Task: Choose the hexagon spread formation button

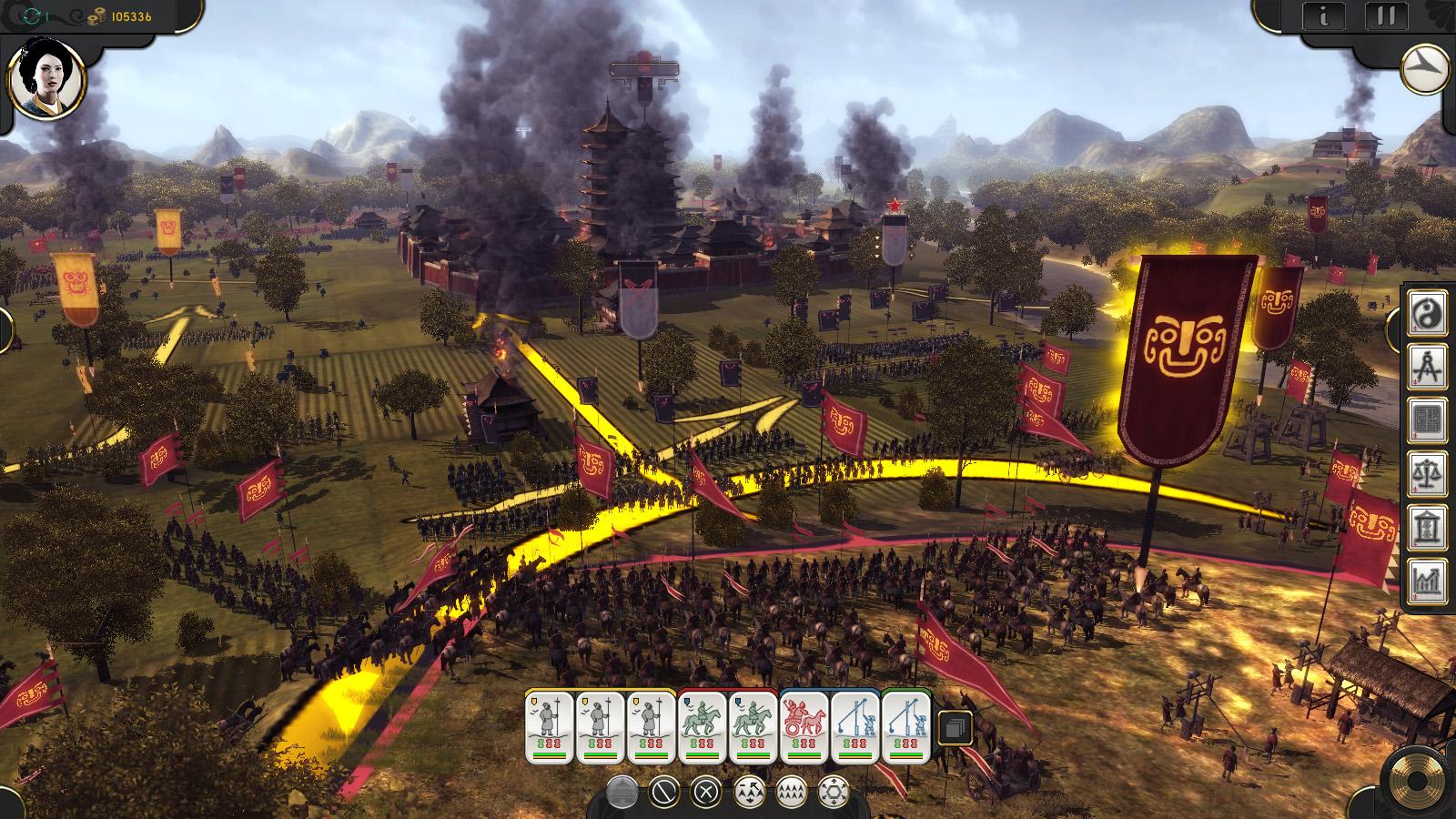Action: pyautogui.click(x=833, y=792)
